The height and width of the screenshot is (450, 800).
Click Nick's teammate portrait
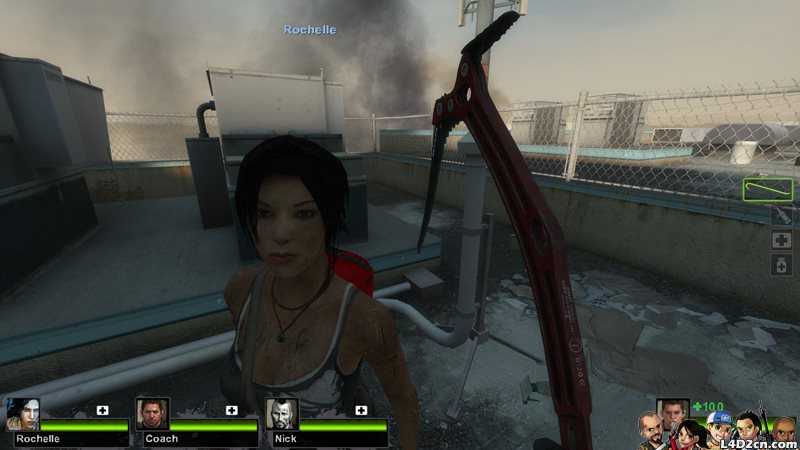[x=281, y=414]
